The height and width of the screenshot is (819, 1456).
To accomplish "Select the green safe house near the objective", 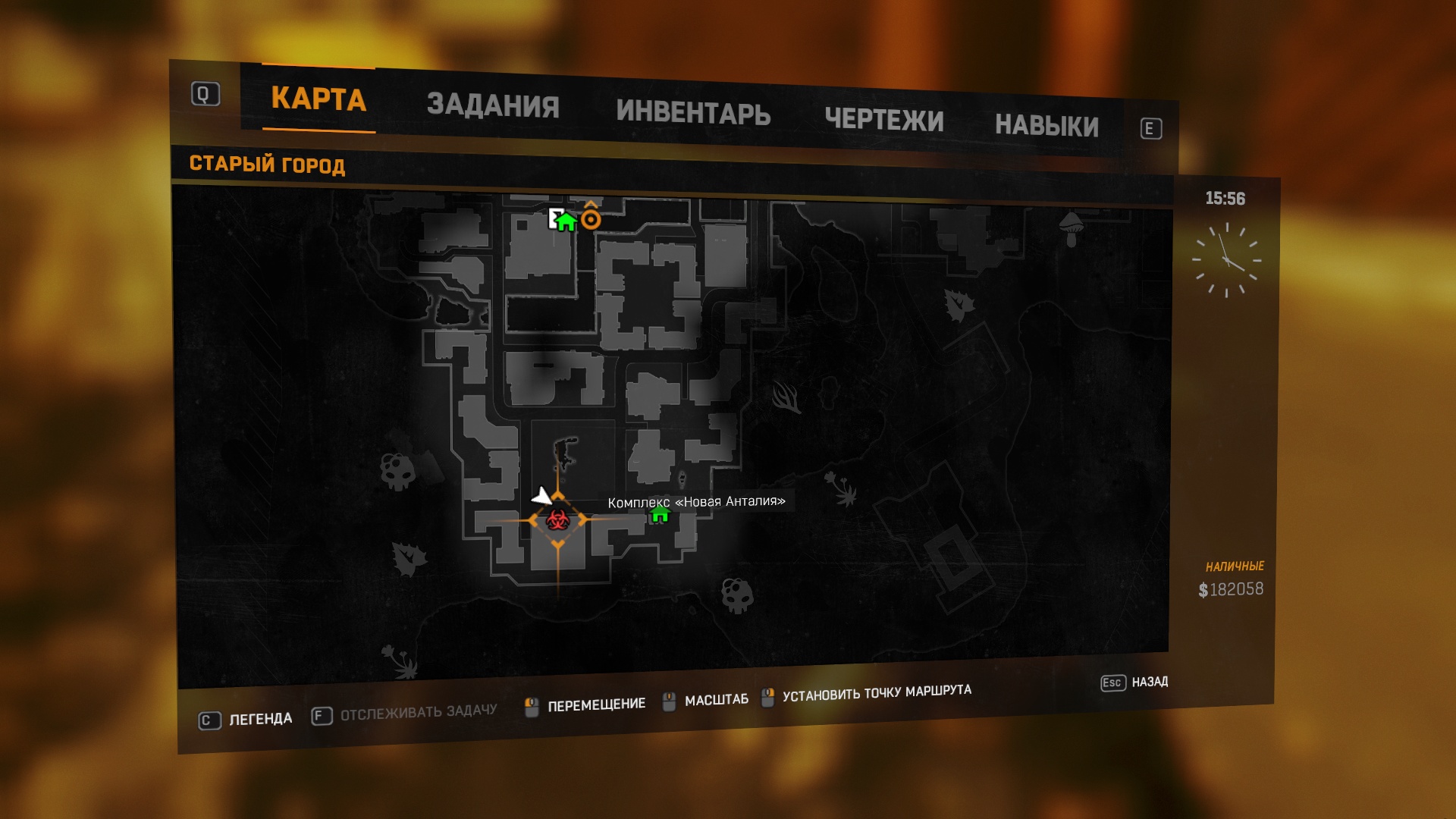I will 566,221.
